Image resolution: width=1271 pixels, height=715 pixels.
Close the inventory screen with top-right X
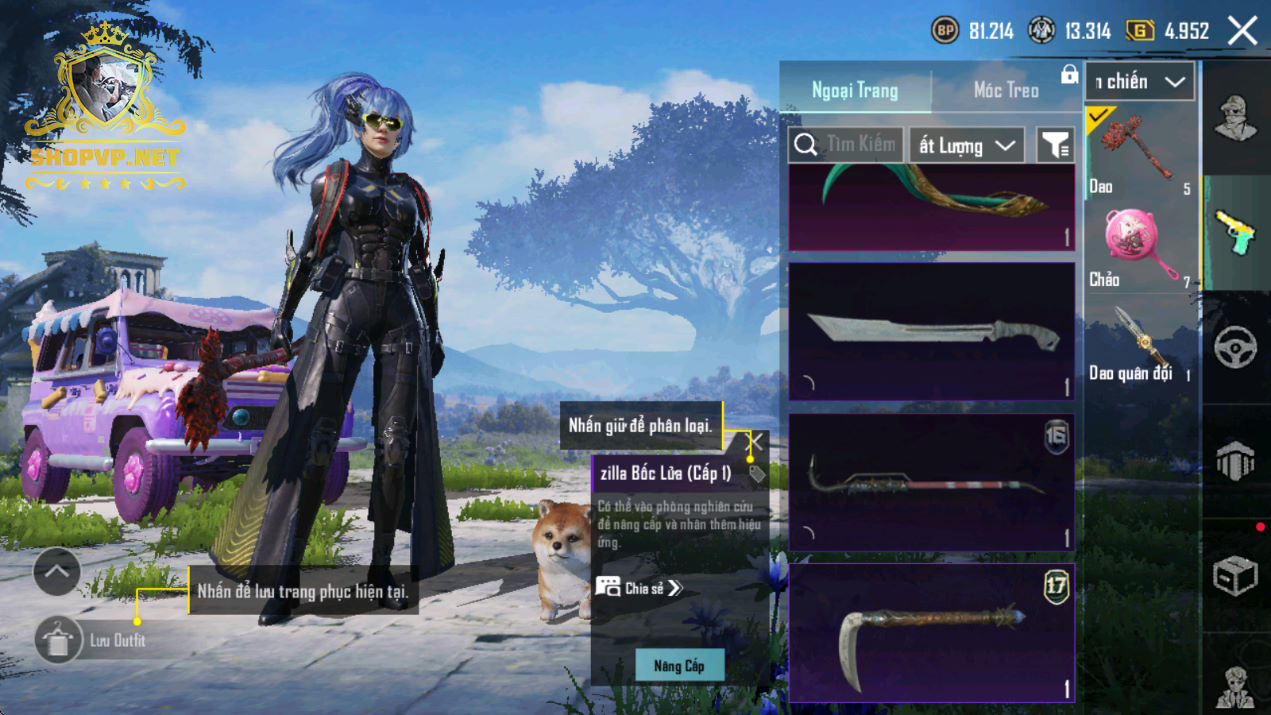(x=1242, y=31)
